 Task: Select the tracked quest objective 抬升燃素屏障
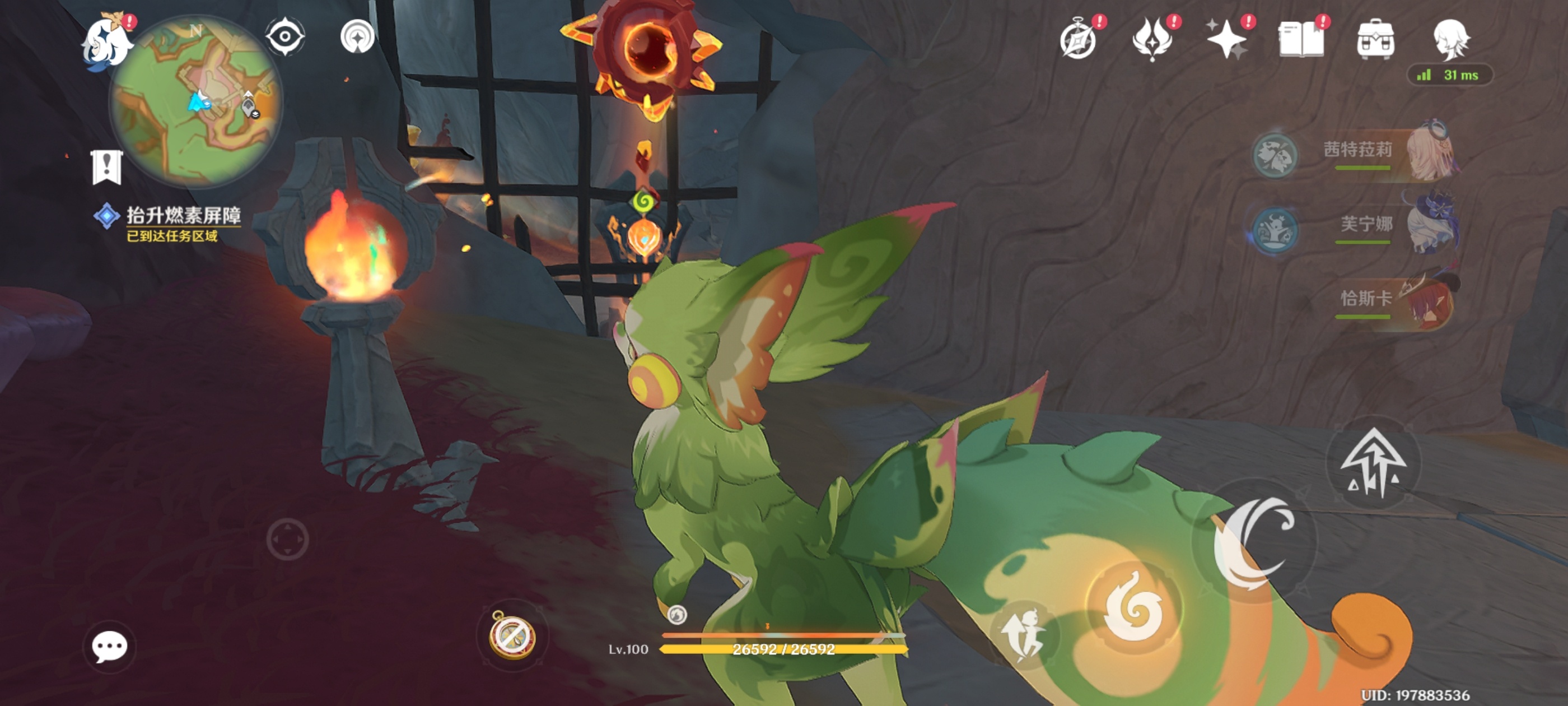click(183, 216)
